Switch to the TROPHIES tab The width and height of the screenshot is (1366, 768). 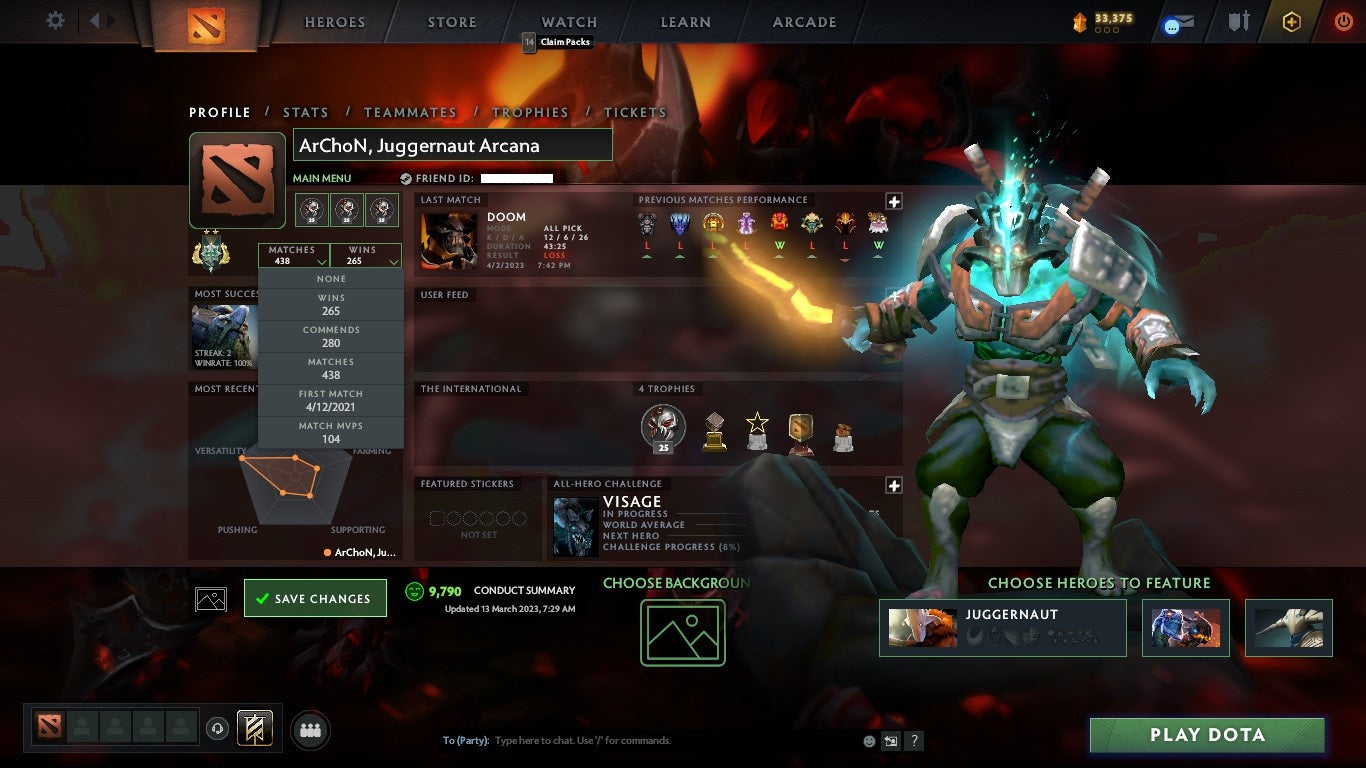click(531, 112)
